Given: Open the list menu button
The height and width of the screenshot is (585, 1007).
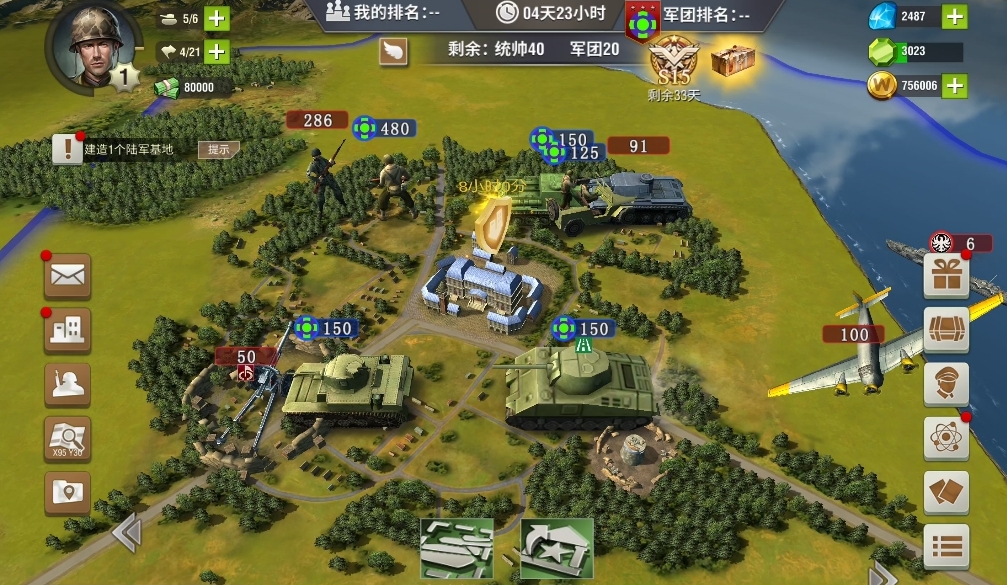Looking at the screenshot, I should coord(945,546).
